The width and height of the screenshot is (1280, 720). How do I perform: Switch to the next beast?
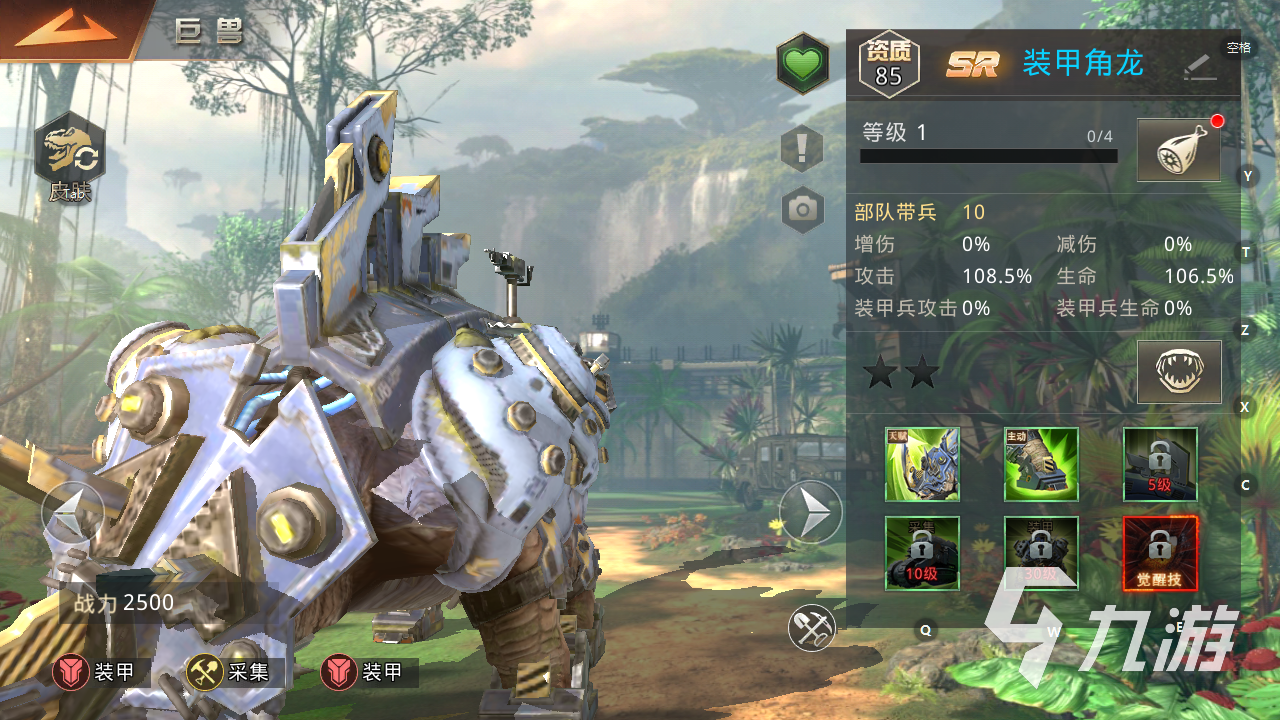(811, 513)
